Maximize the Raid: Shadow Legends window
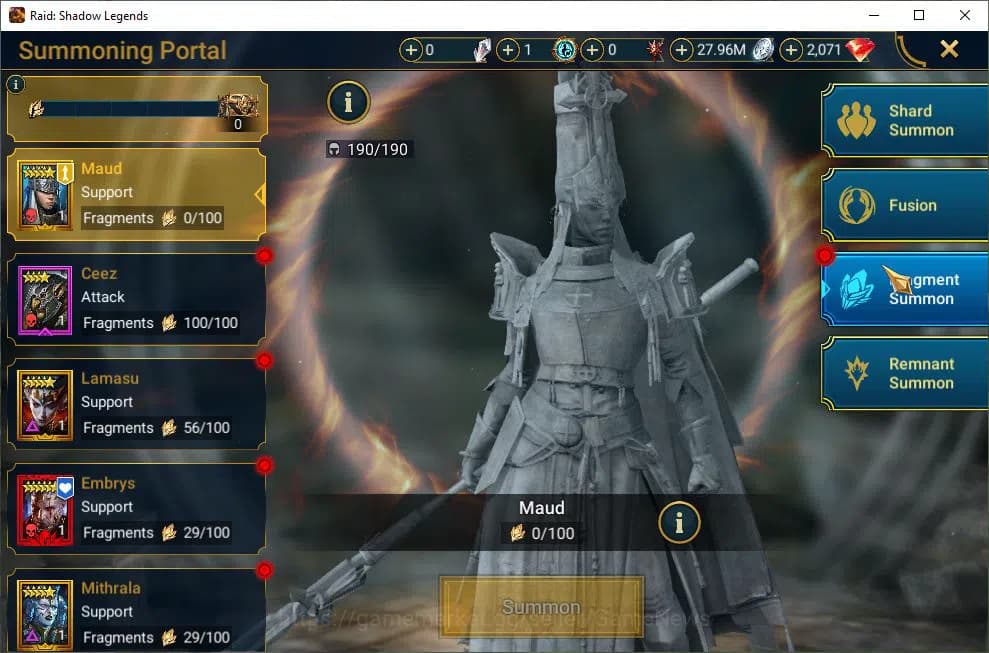Image resolution: width=989 pixels, height=653 pixels. click(919, 15)
